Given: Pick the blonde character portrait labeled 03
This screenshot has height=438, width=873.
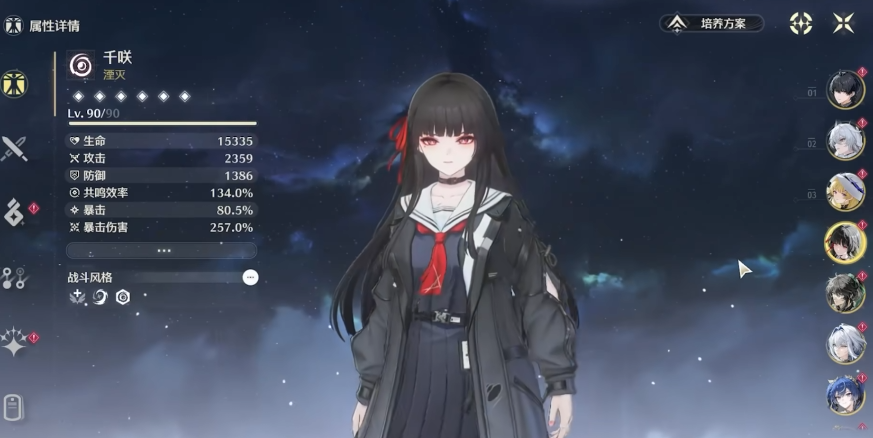Looking at the screenshot, I should tap(844, 192).
